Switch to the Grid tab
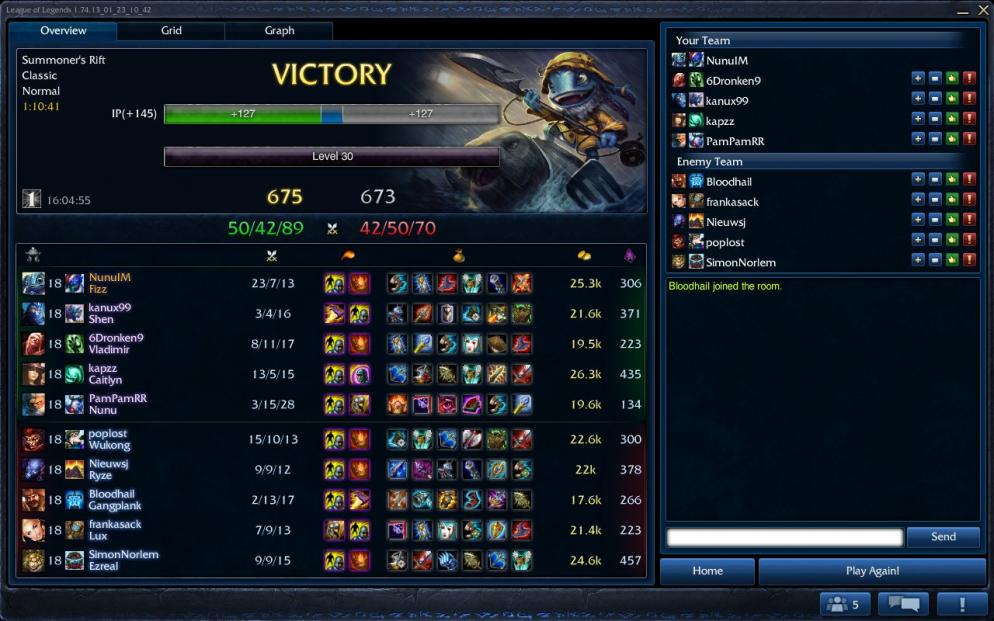The height and width of the screenshot is (621, 994). click(171, 31)
